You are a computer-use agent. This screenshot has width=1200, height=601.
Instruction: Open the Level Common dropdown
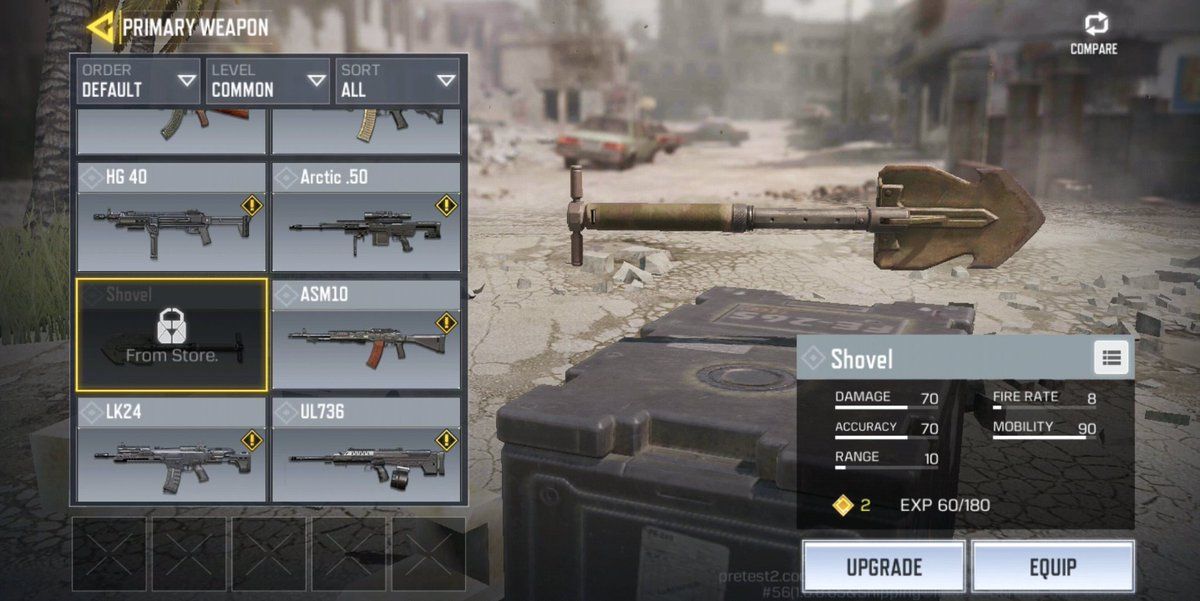[x=268, y=81]
